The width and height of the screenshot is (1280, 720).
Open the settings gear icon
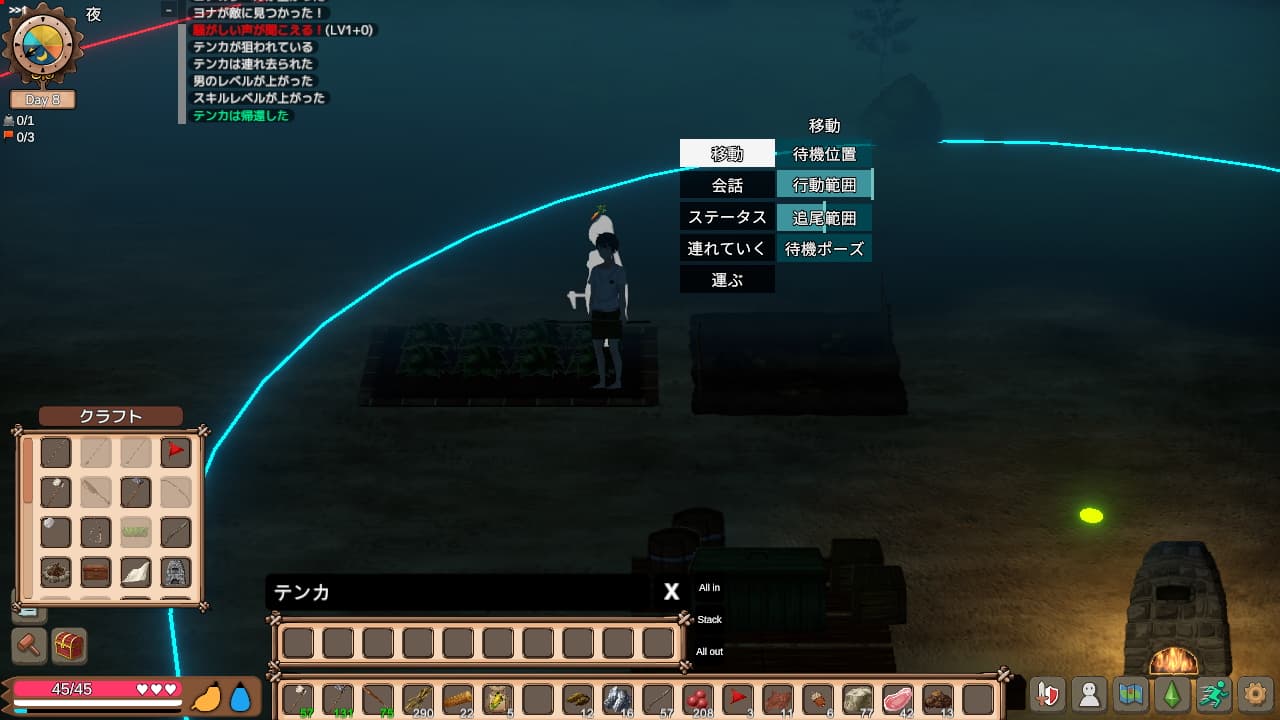[1254, 694]
